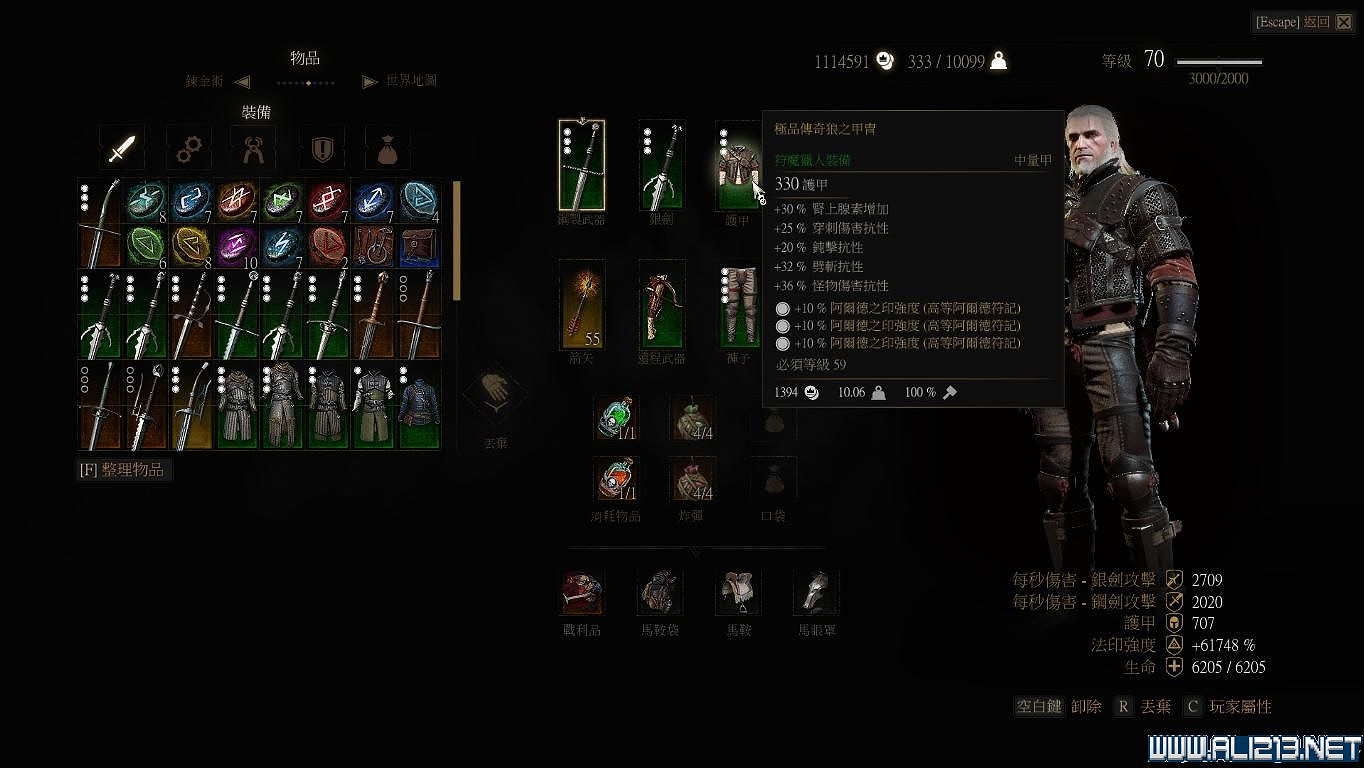Select the green potion in the 消耗物品 slot

[615, 418]
